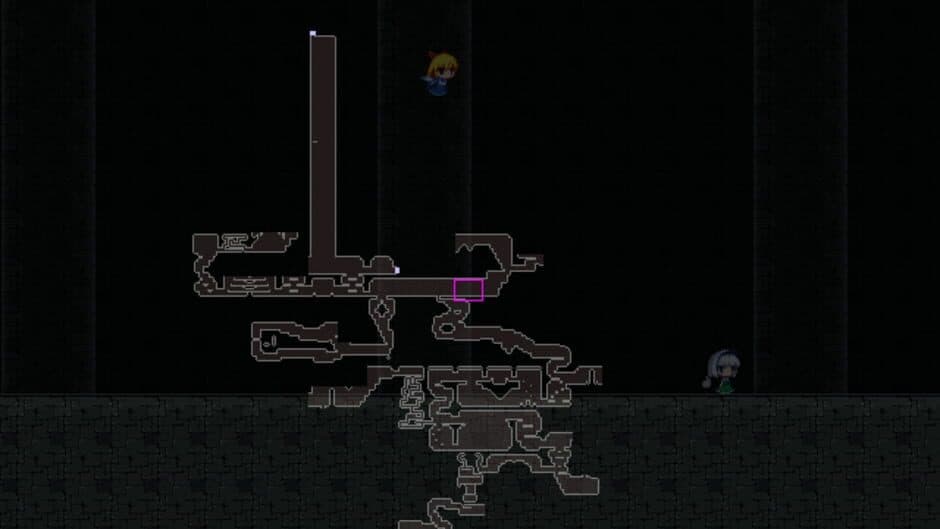Click the white marker atop the tall map shaft
The height and width of the screenshot is (529, 940).
(x=313, y=34)
